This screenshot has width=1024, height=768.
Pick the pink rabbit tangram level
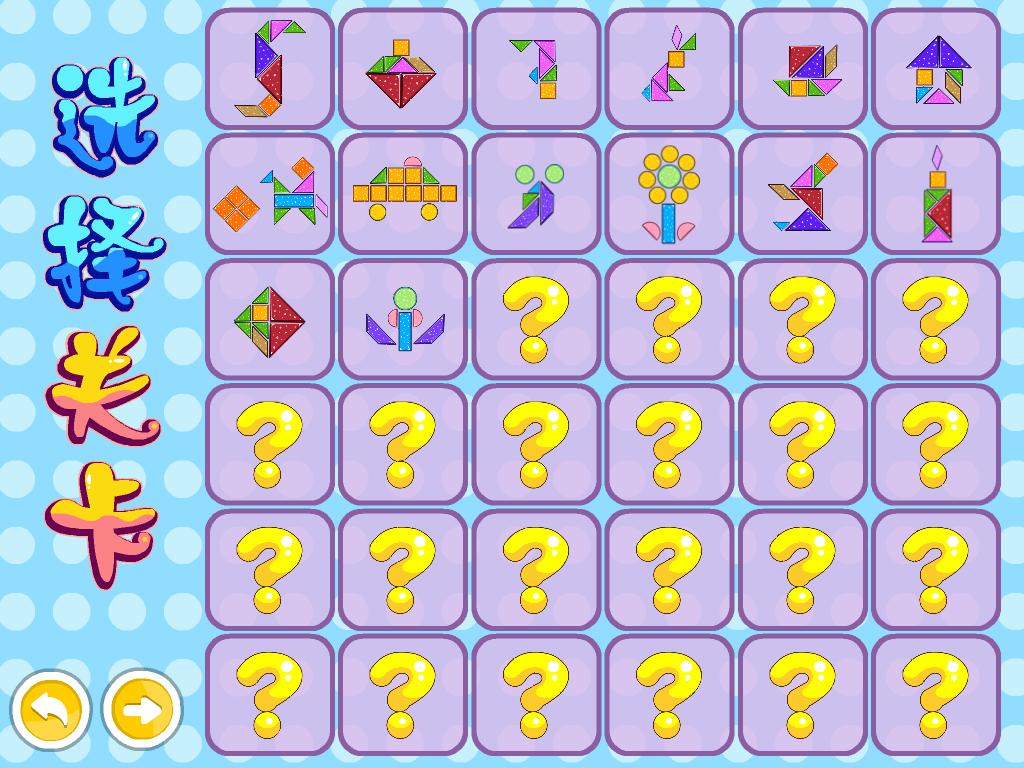(669, 69)
